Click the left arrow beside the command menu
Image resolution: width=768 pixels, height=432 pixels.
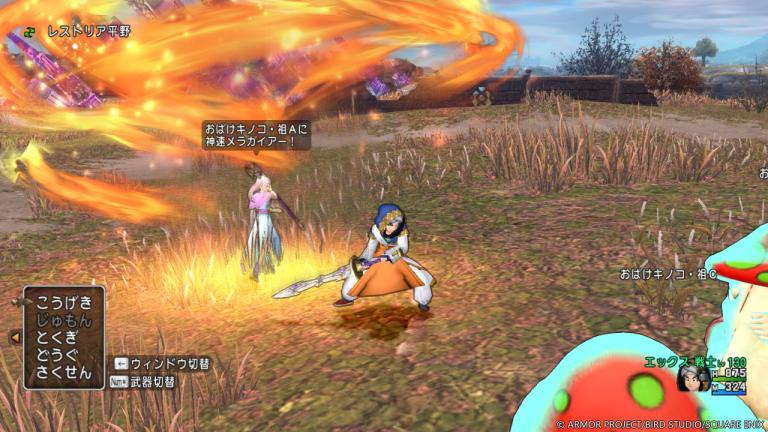pyautogui.click(x=15, y=338)
